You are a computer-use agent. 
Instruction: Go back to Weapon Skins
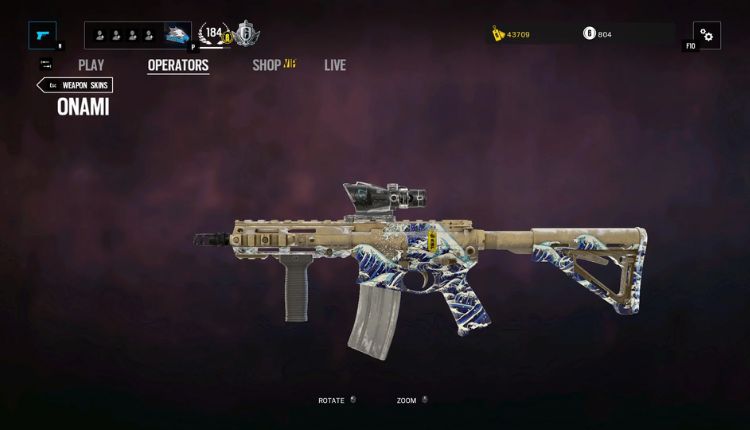tap(76, 86)
